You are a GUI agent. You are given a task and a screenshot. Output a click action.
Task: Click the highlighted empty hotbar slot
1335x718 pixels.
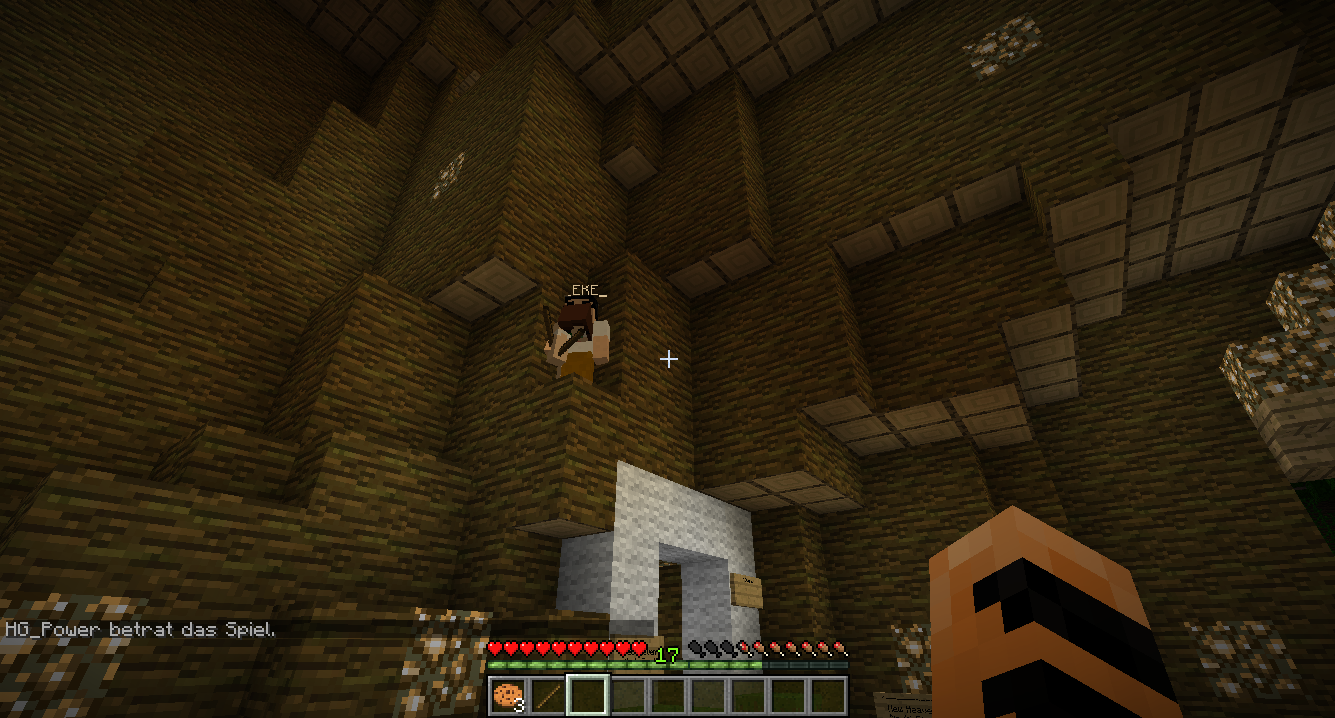click(588, 695)
